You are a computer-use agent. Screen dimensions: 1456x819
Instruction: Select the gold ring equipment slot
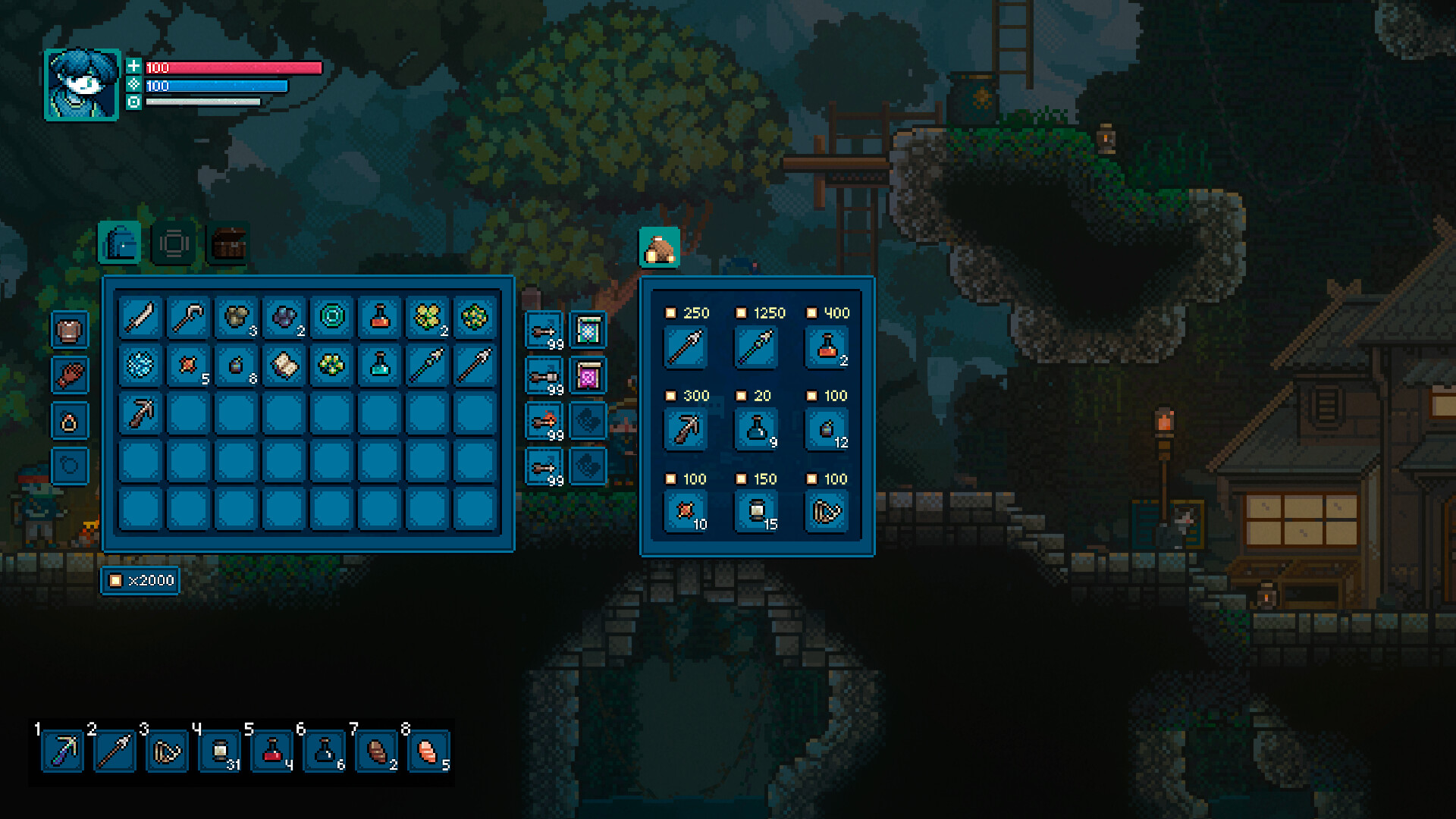(x=70, y=421)
